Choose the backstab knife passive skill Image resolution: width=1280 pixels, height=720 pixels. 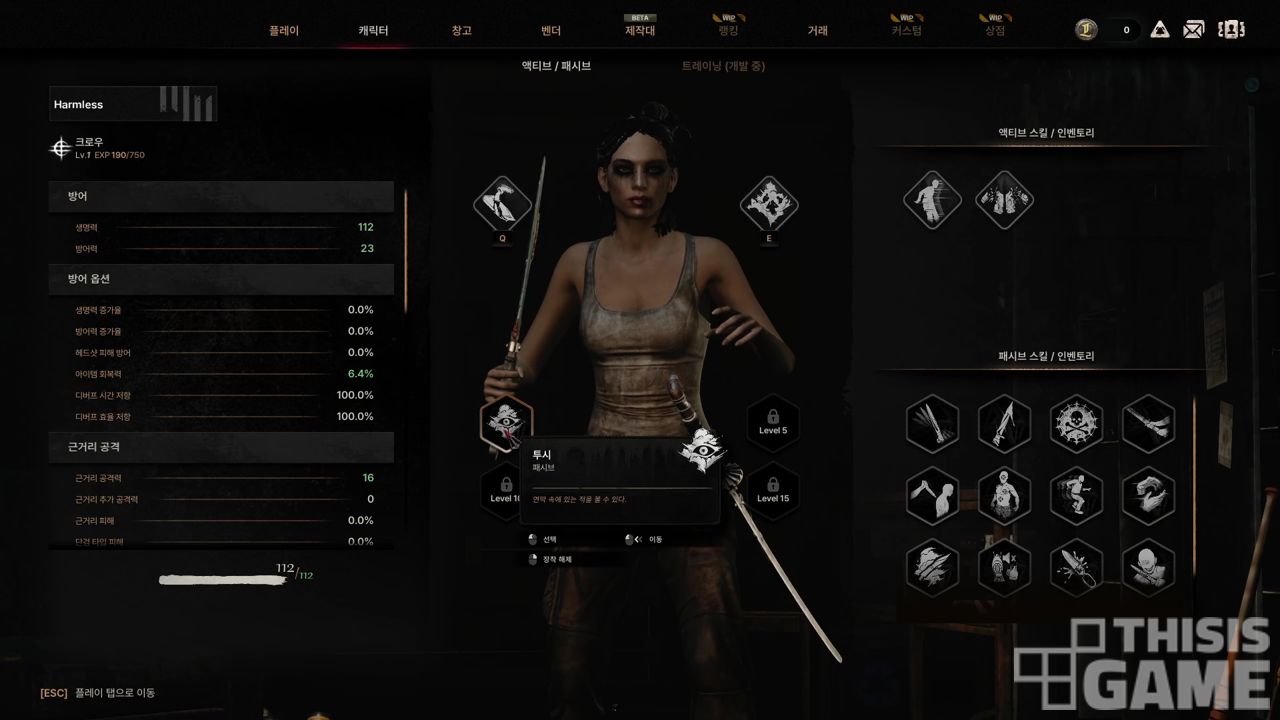(x=932, y=495)
